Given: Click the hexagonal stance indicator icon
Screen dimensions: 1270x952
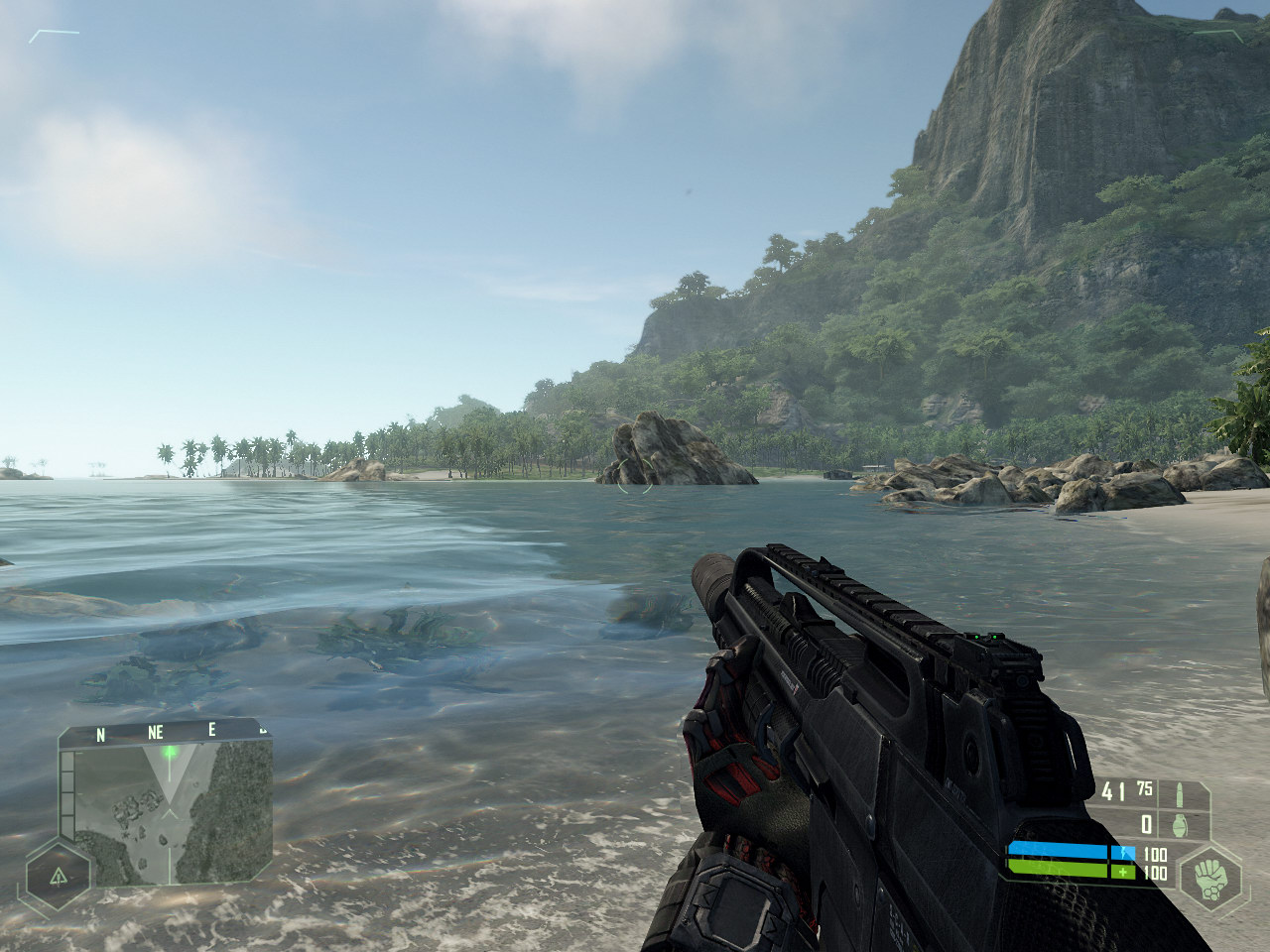Looking at the screenshot, I should [59, 876].
